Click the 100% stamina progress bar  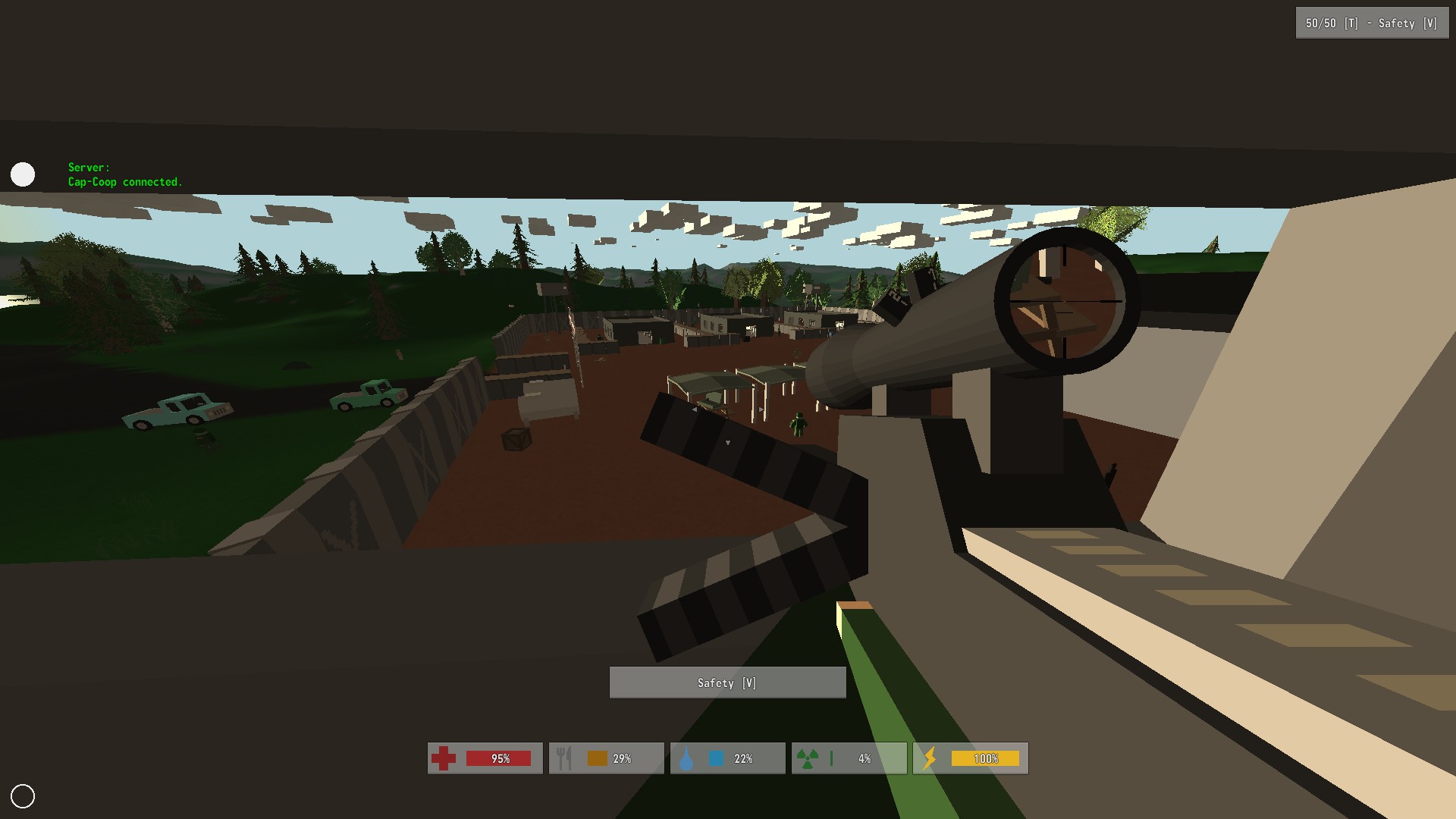[x=986, y=758]
